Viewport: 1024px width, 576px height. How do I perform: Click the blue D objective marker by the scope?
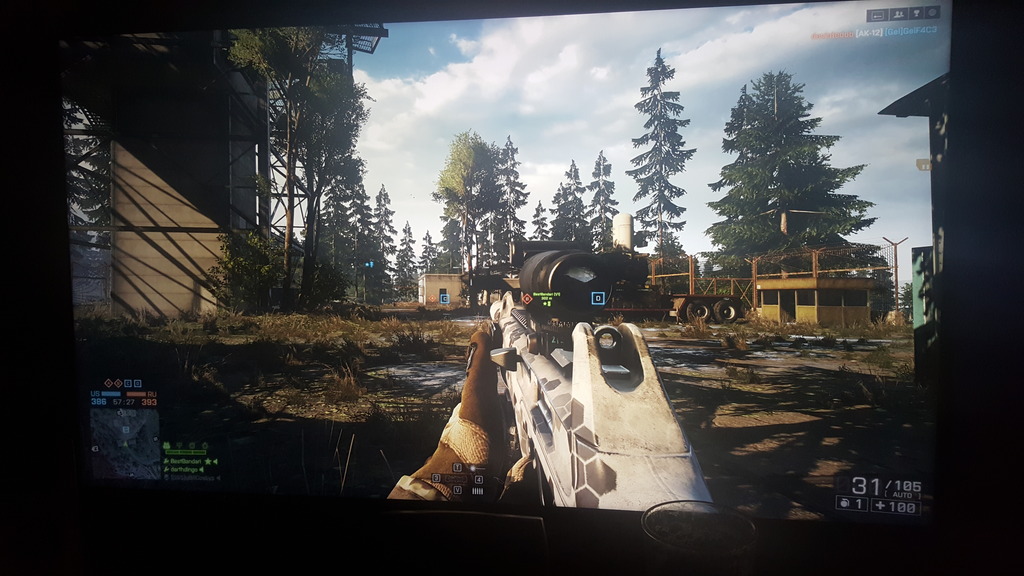[x=598, y=298]
